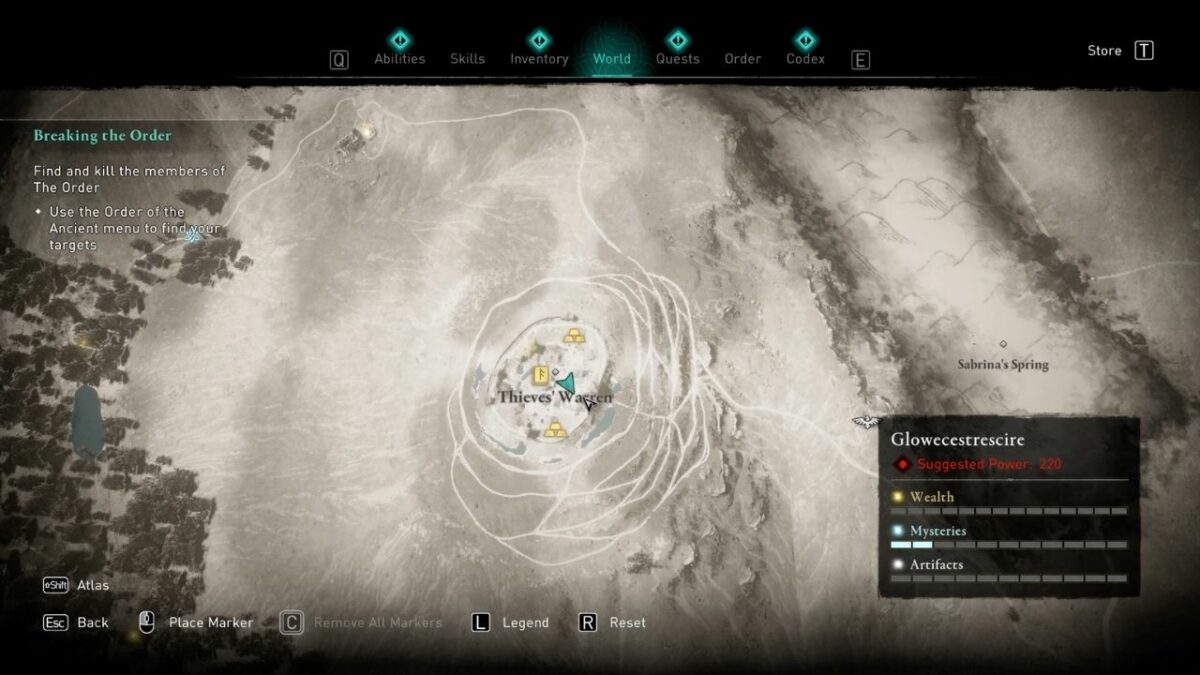Go to the Quests tab

pyautogui.click(x=677, y=58)
